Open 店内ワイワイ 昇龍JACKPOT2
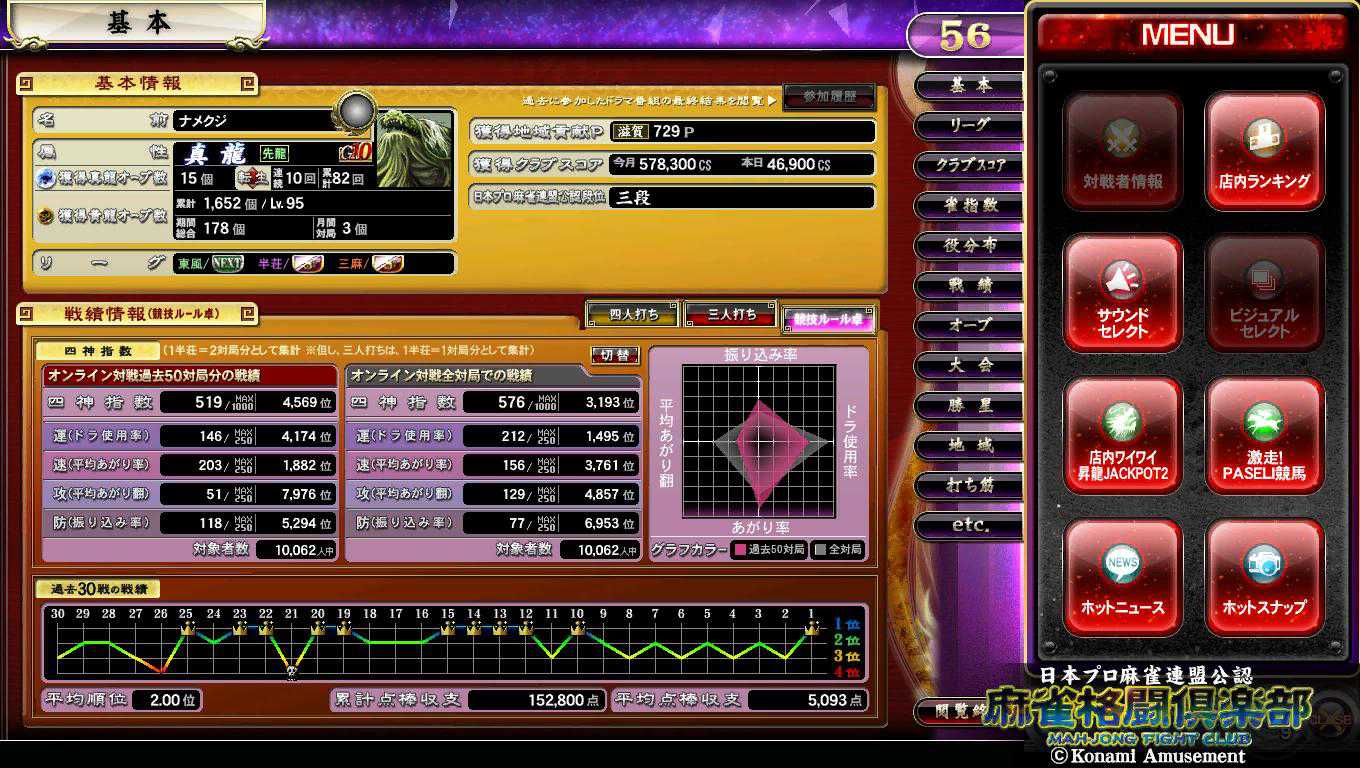This screenshot has width=1360, height=768. point(1123,436)
